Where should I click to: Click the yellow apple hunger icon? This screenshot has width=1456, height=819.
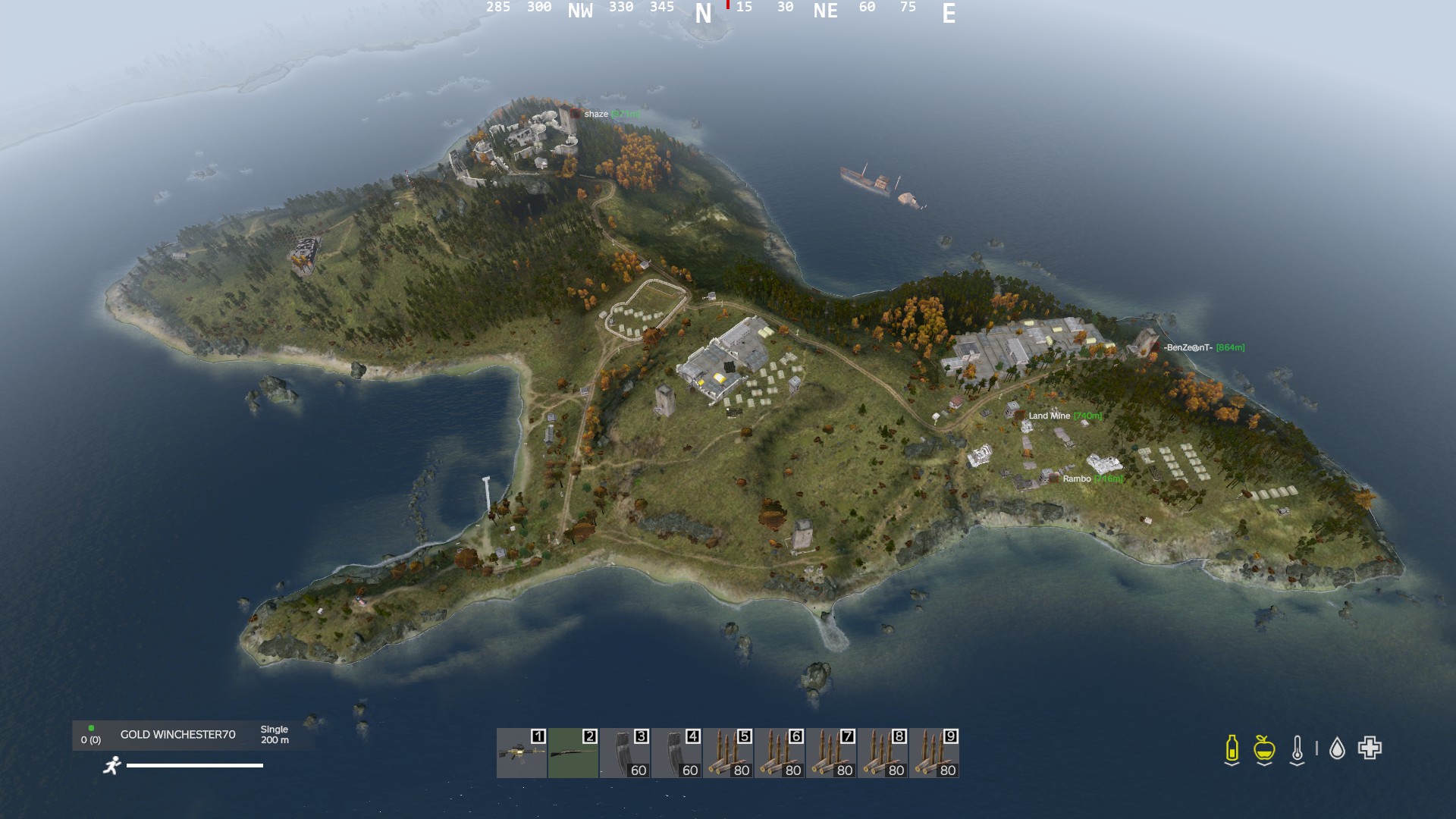(1263, 748)
